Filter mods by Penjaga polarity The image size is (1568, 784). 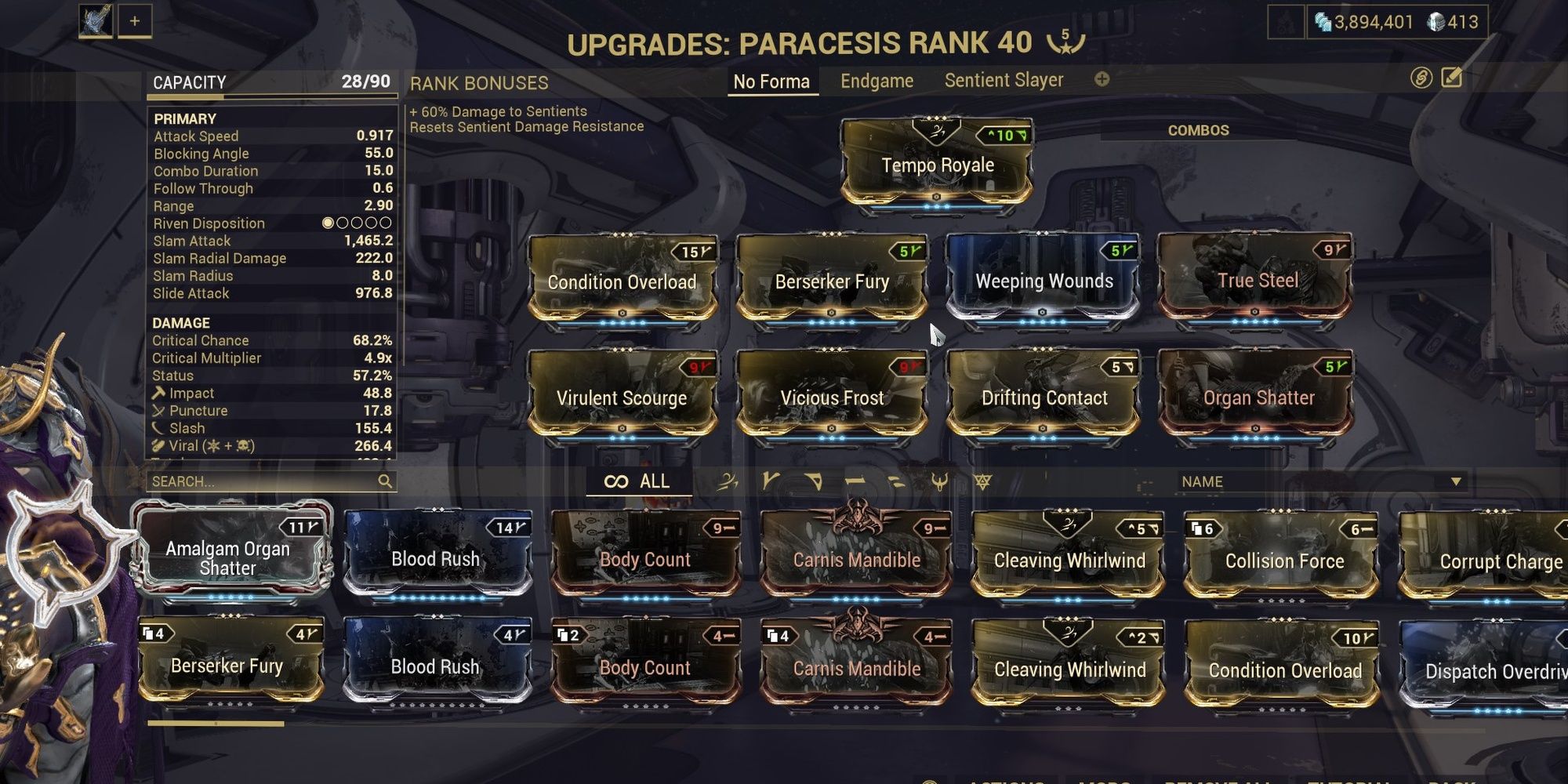(940, 481)
